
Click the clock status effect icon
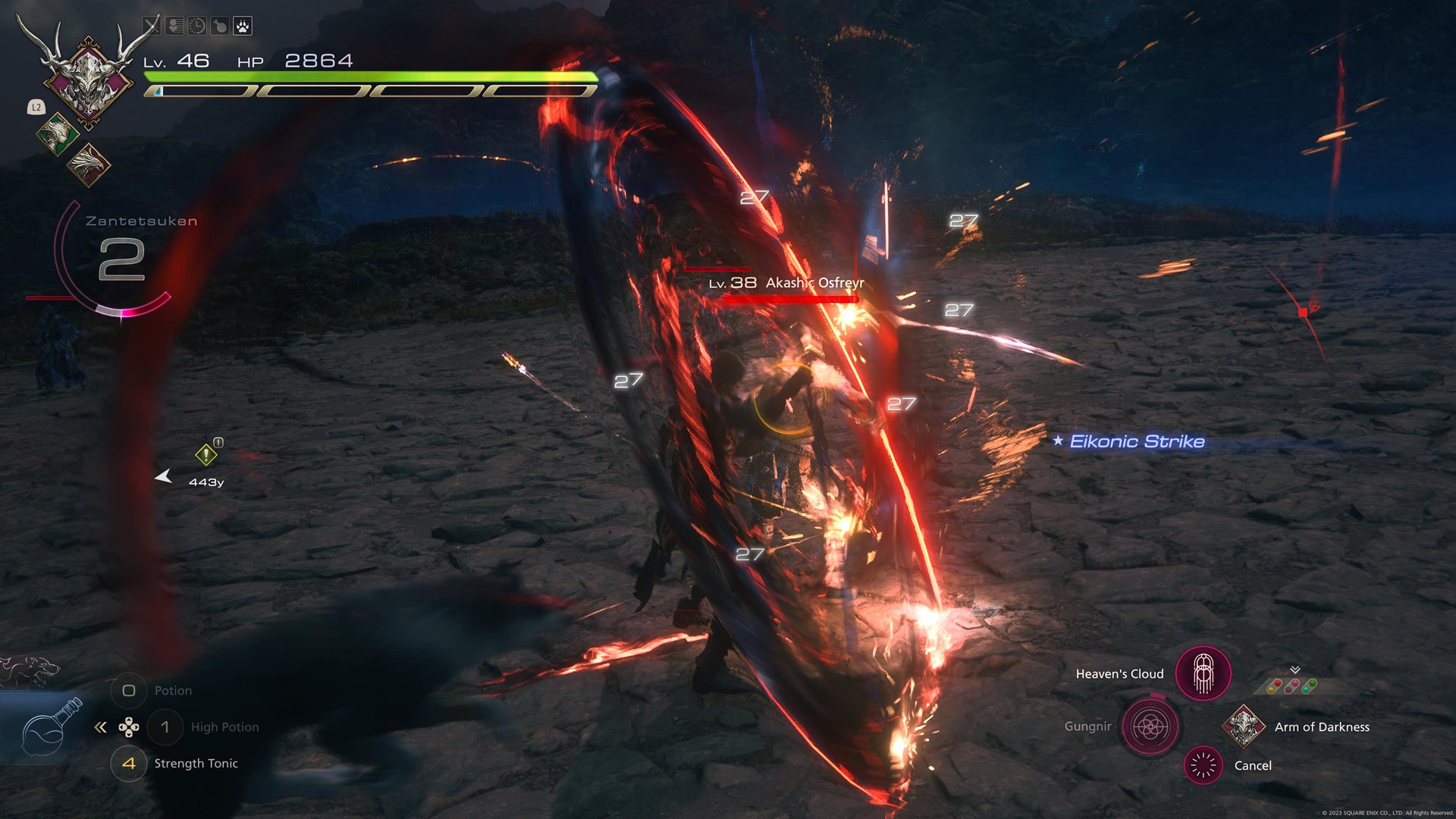196,27
